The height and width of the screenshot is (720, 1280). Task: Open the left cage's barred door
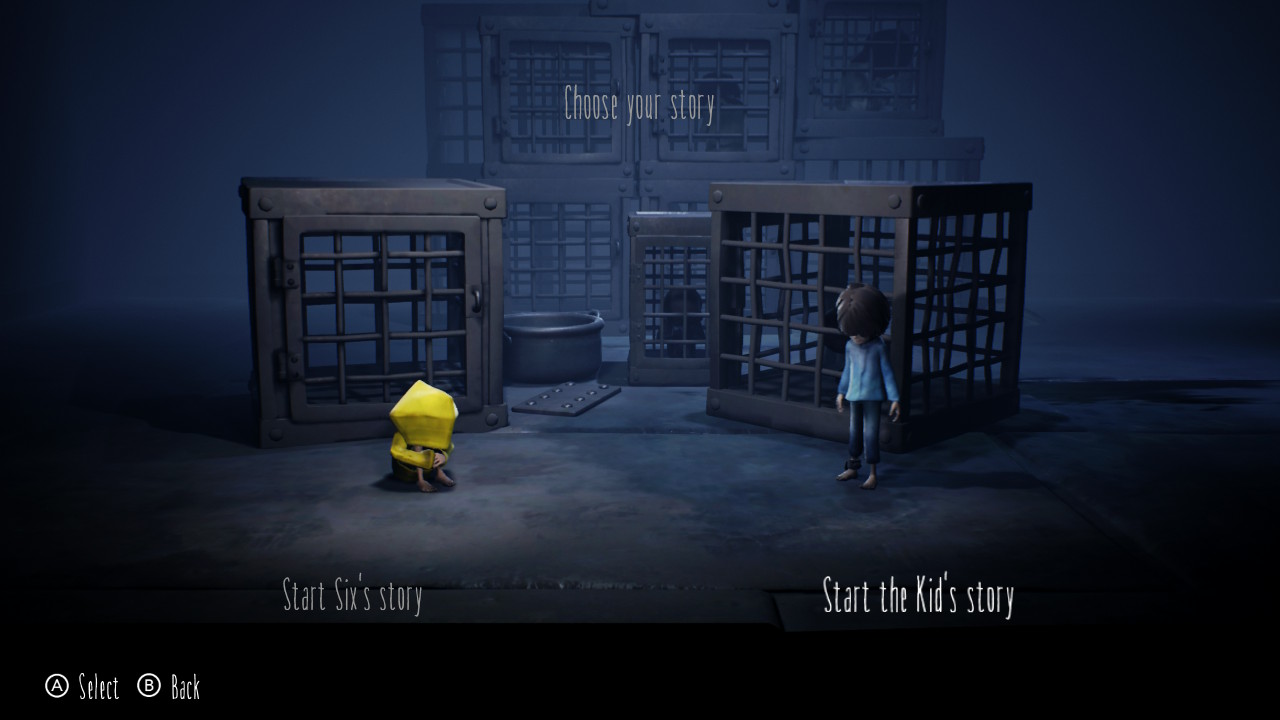click(380, 310)
